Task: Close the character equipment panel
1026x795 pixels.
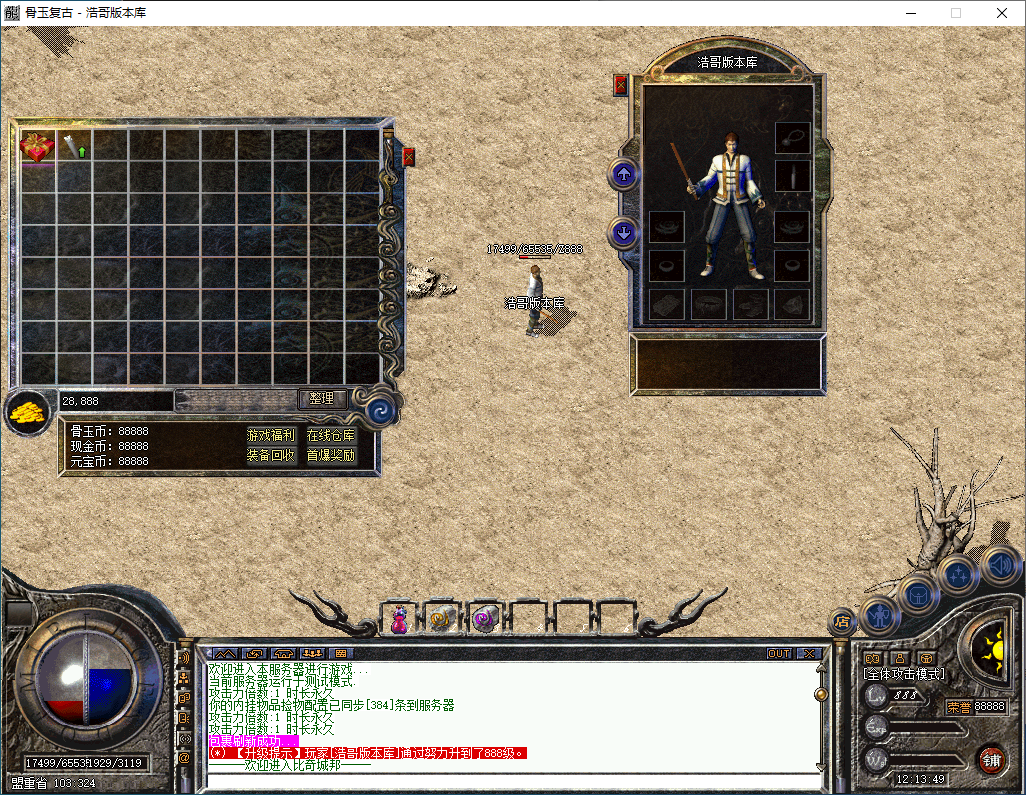Action: 620,85
